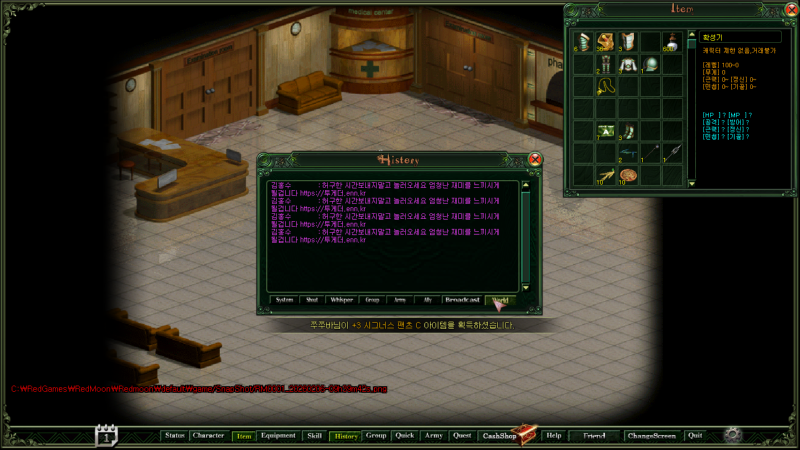800x450 pixels.
Task: Click the Quest button in the bottom bar
Action: (x=461, y=436)
